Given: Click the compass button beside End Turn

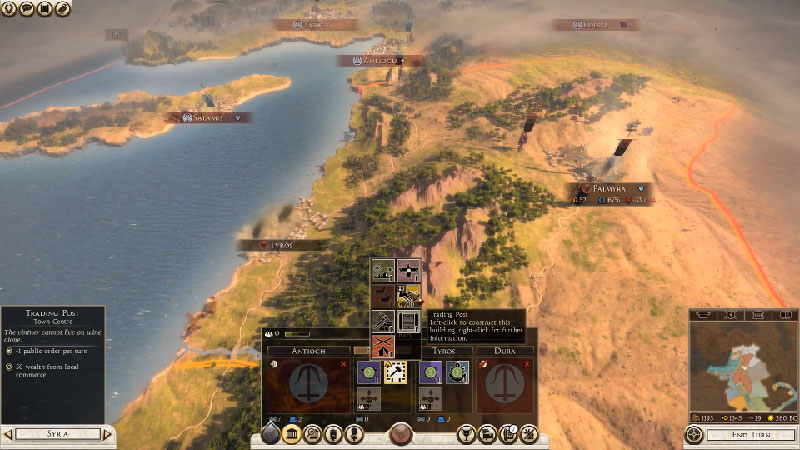Looking at the screenshot, I should (694, 435).
